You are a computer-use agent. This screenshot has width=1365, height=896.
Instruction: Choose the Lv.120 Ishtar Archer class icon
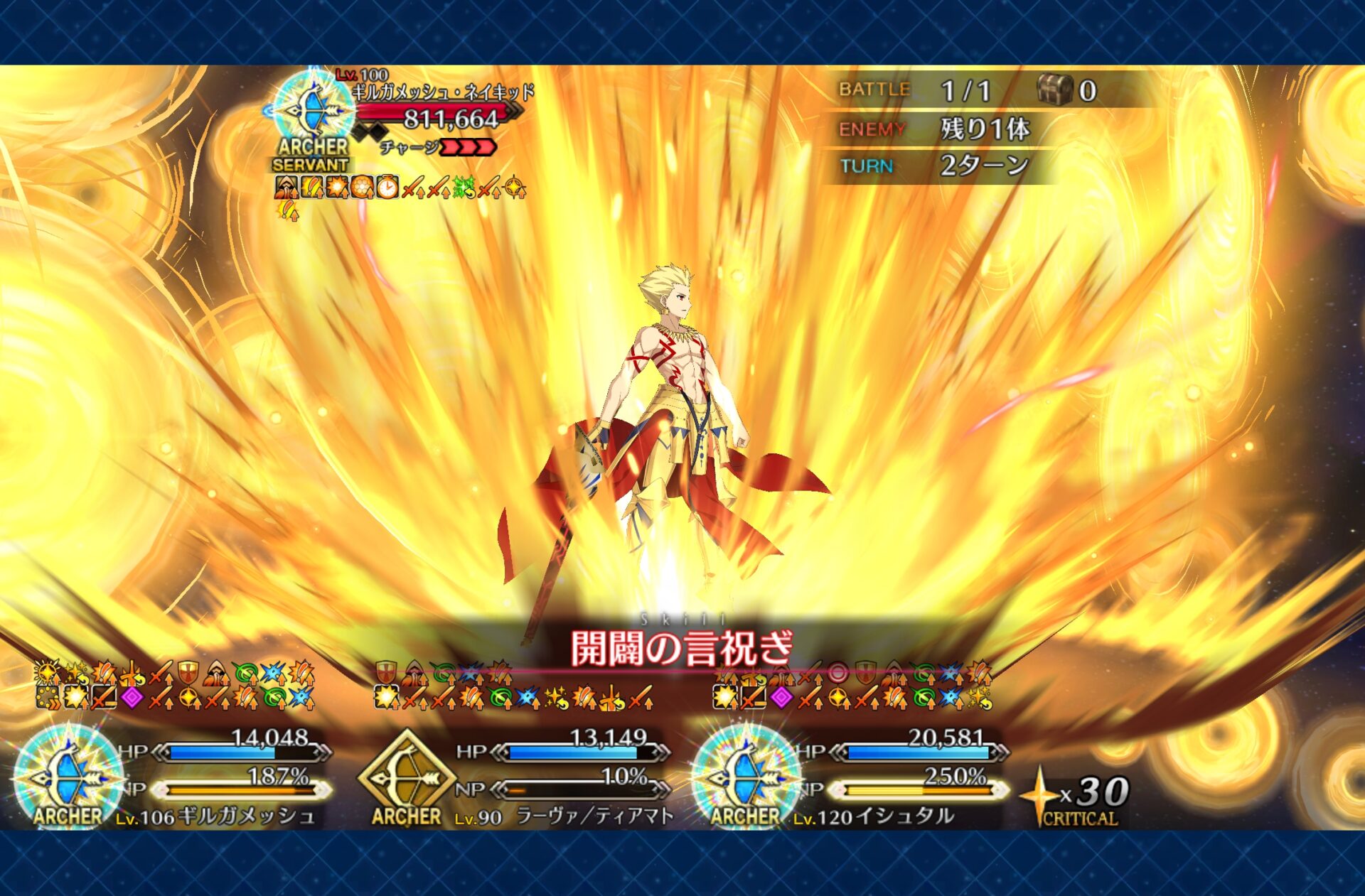746,776
